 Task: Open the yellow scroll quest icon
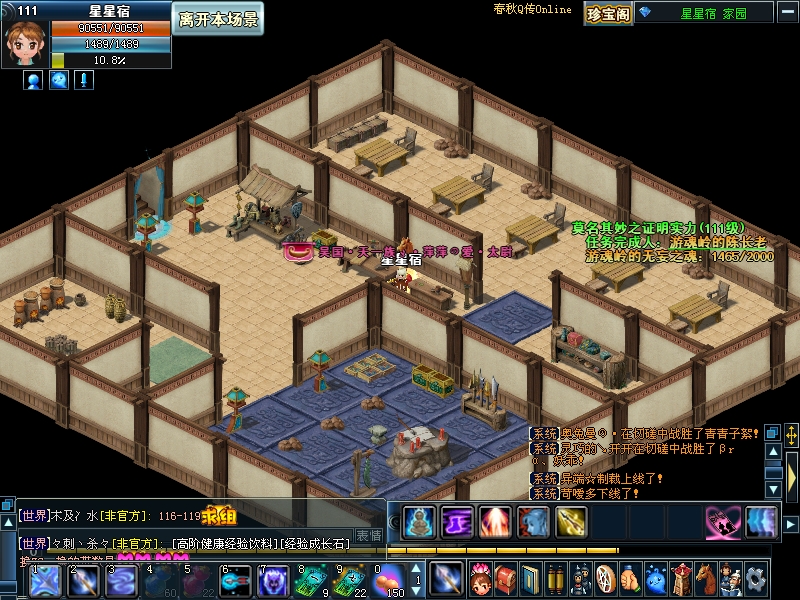click(557, 579)
